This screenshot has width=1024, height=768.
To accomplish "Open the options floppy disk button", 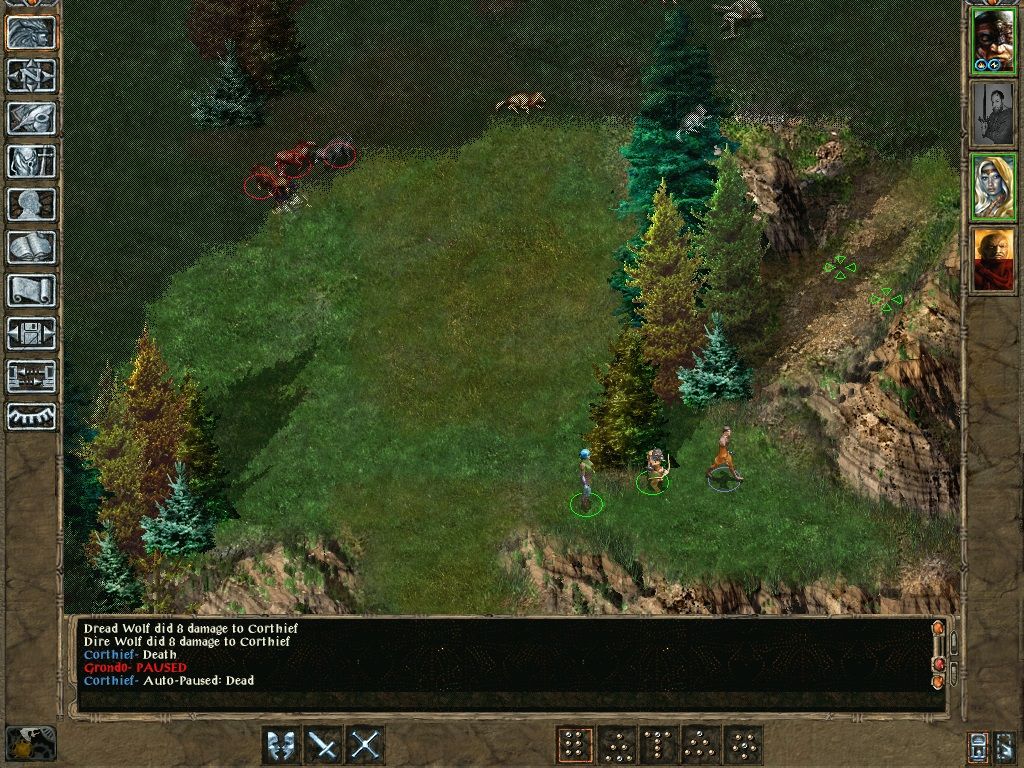I will click(31, 333).
